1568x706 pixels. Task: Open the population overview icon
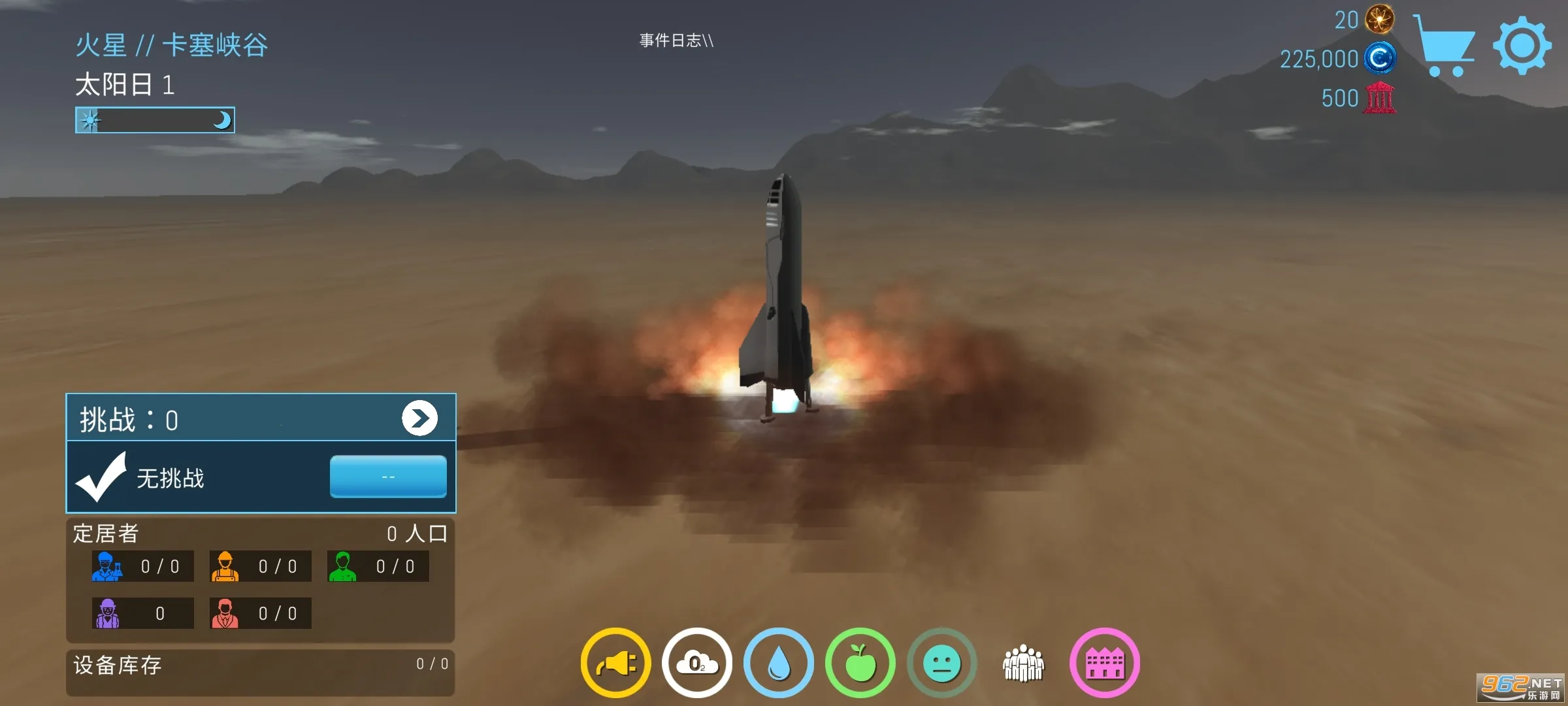1023,662
